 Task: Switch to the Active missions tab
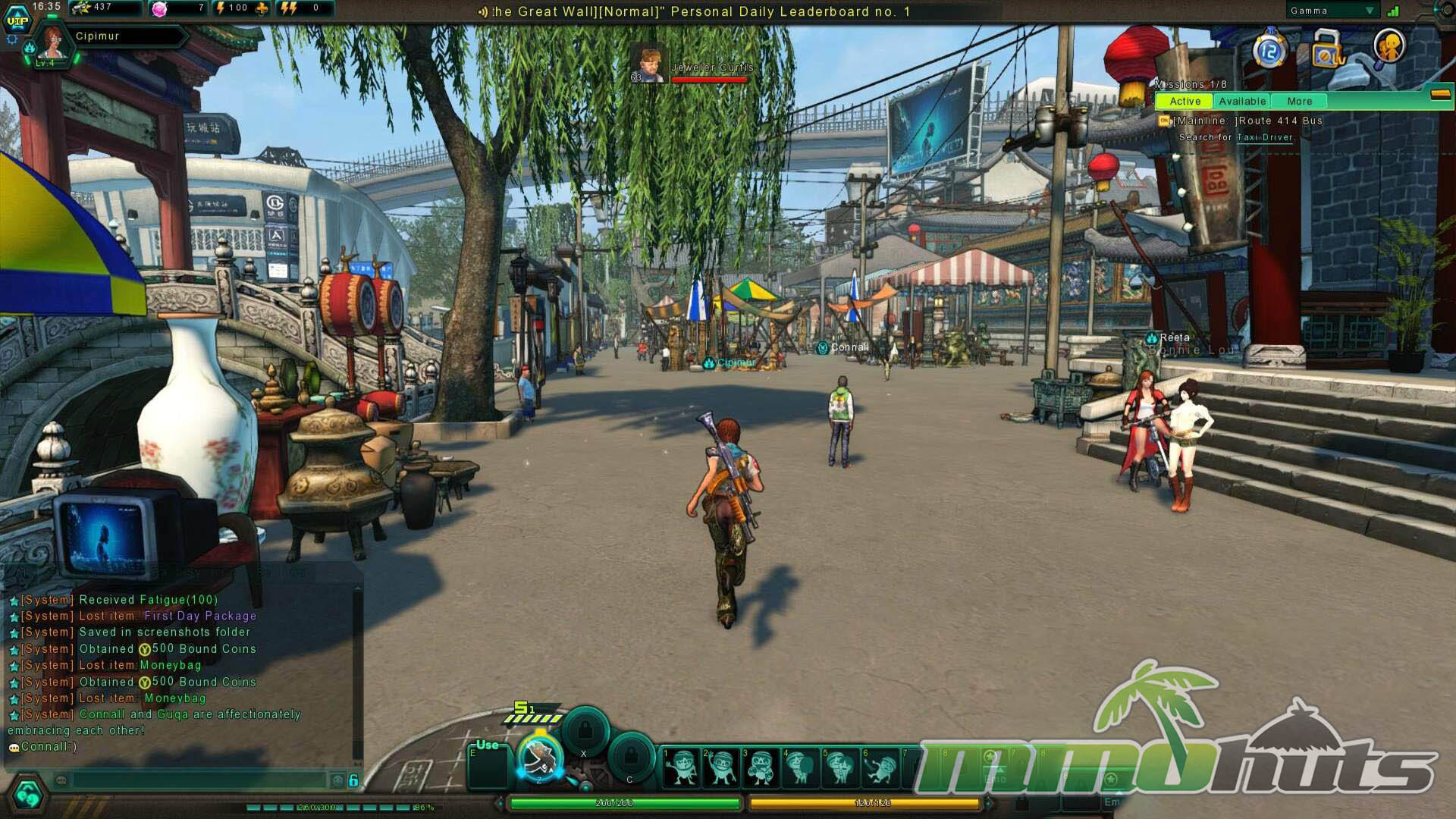click(1185, 101)
